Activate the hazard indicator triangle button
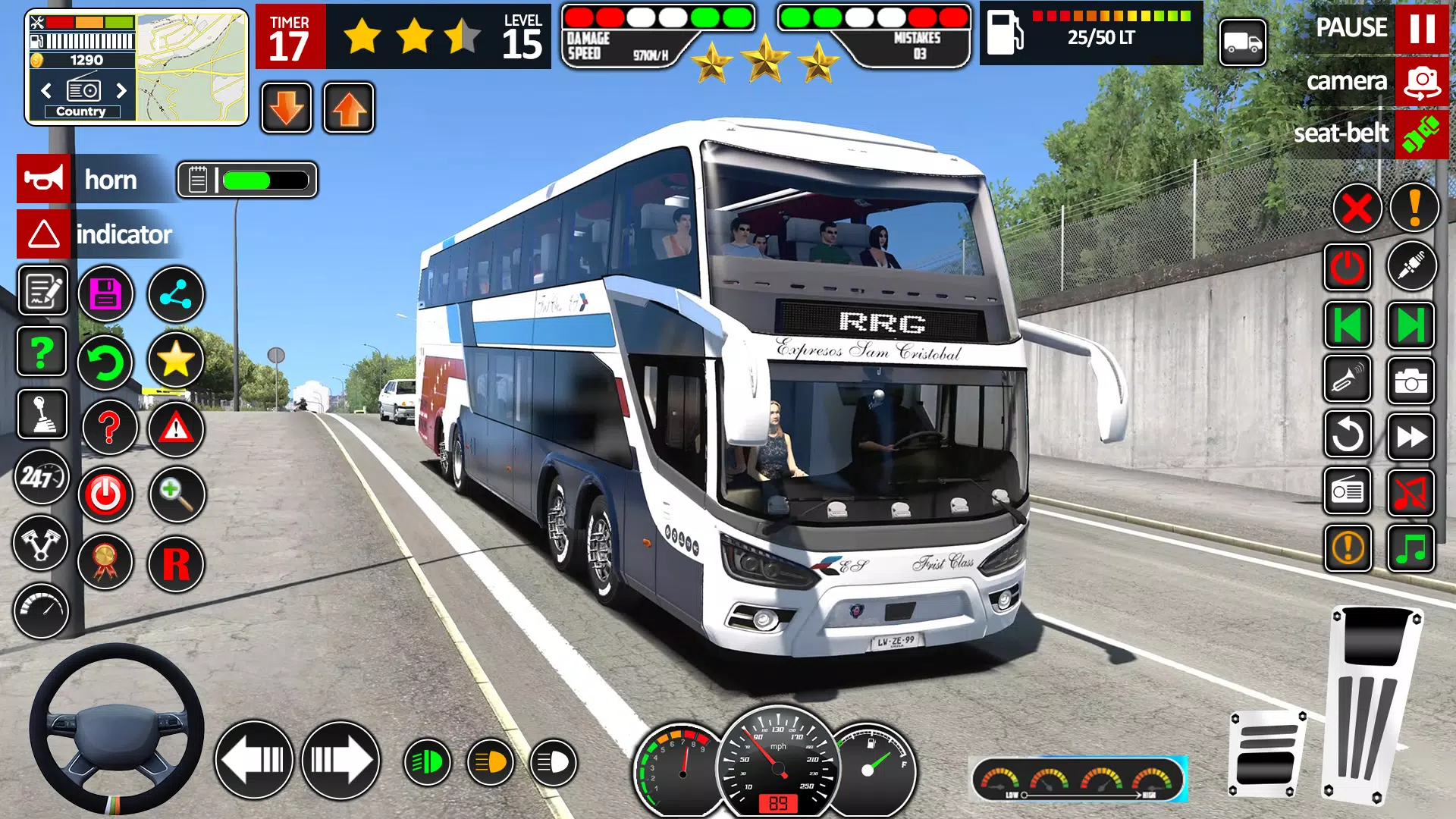 pos(44,234)
